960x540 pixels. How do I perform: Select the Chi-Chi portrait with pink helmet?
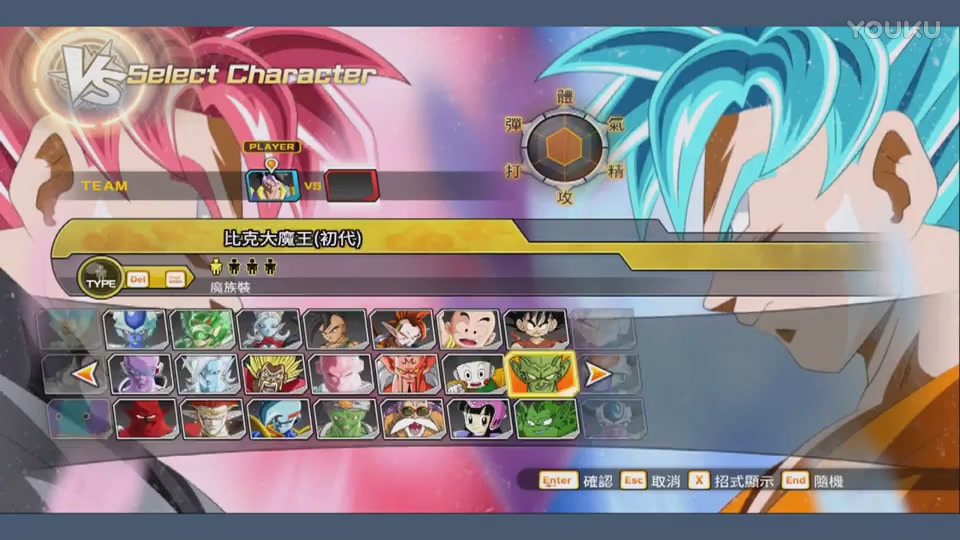pos(479,418)
